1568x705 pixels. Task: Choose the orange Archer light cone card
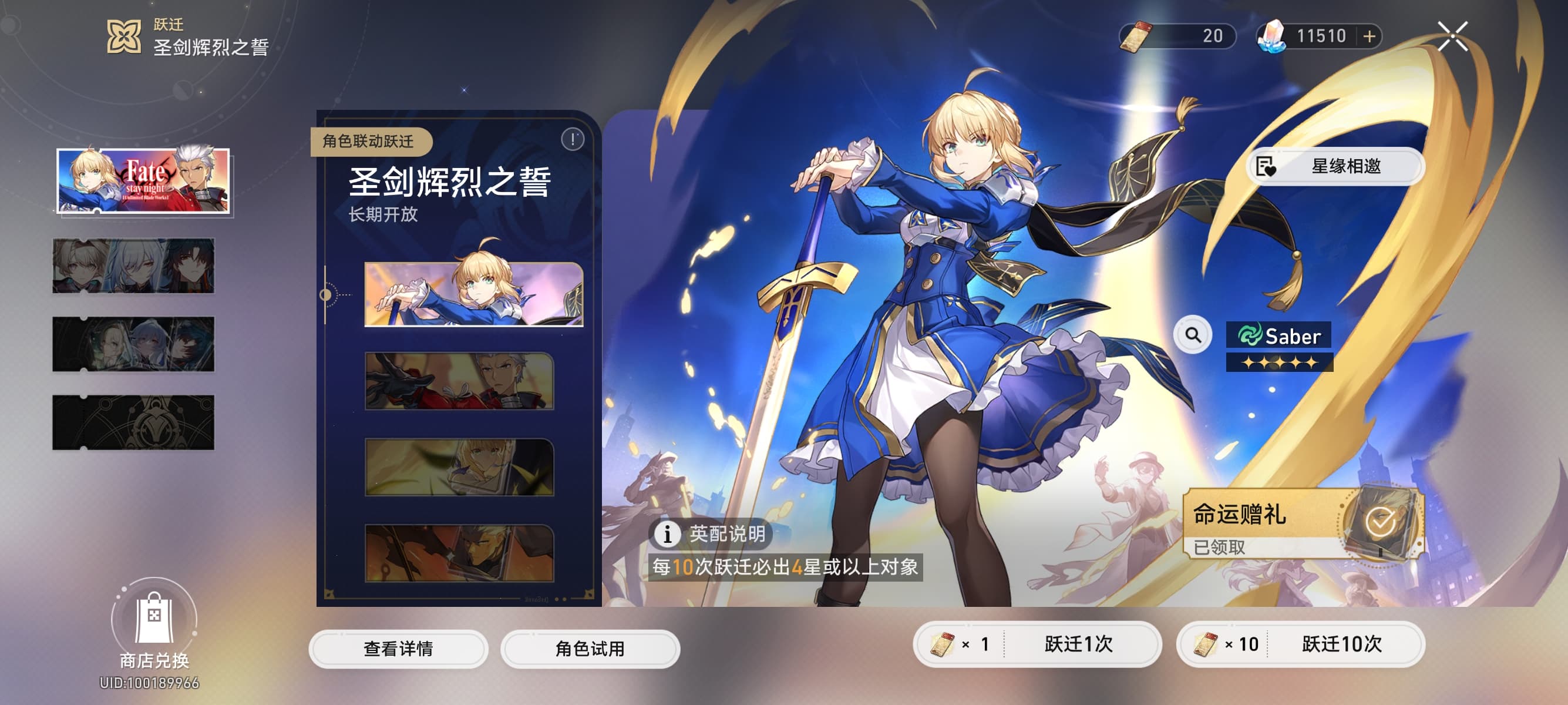pos(459,553)
